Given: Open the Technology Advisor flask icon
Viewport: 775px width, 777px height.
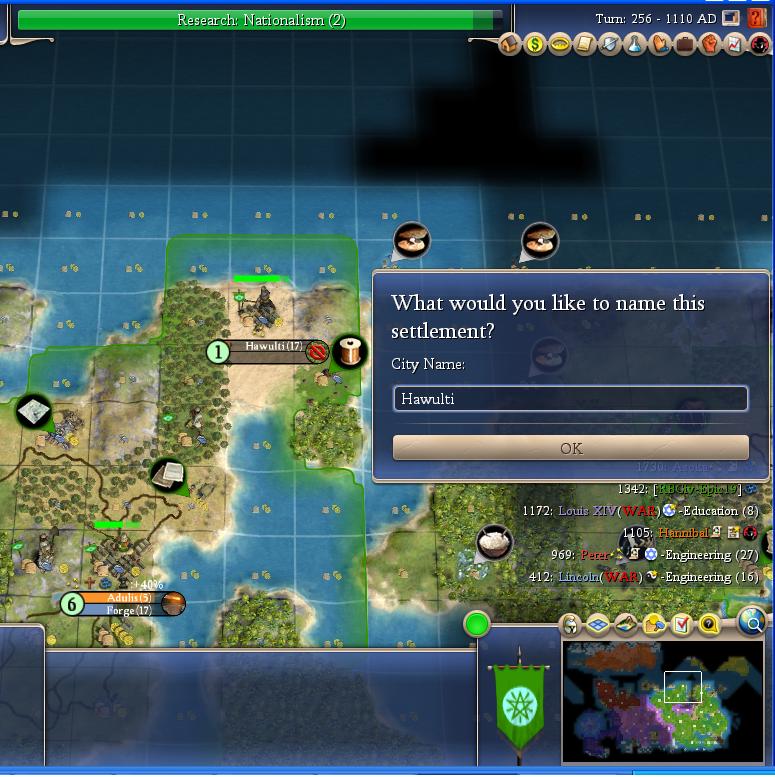Looking at the screenshot, I should point(635,45).
